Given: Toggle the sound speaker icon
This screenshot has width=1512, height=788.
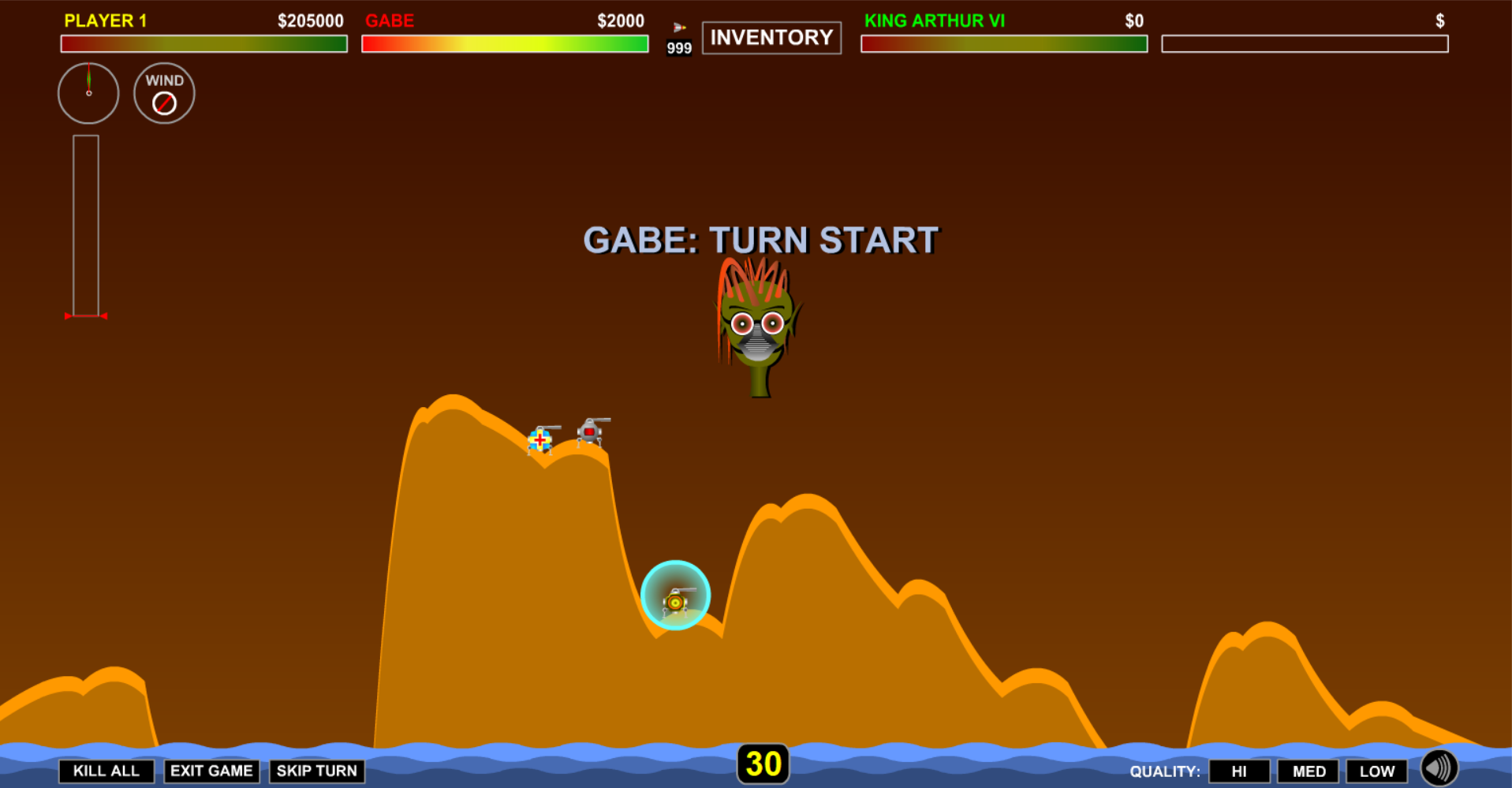Looking at the screenshot, I should pos(1439,767).
